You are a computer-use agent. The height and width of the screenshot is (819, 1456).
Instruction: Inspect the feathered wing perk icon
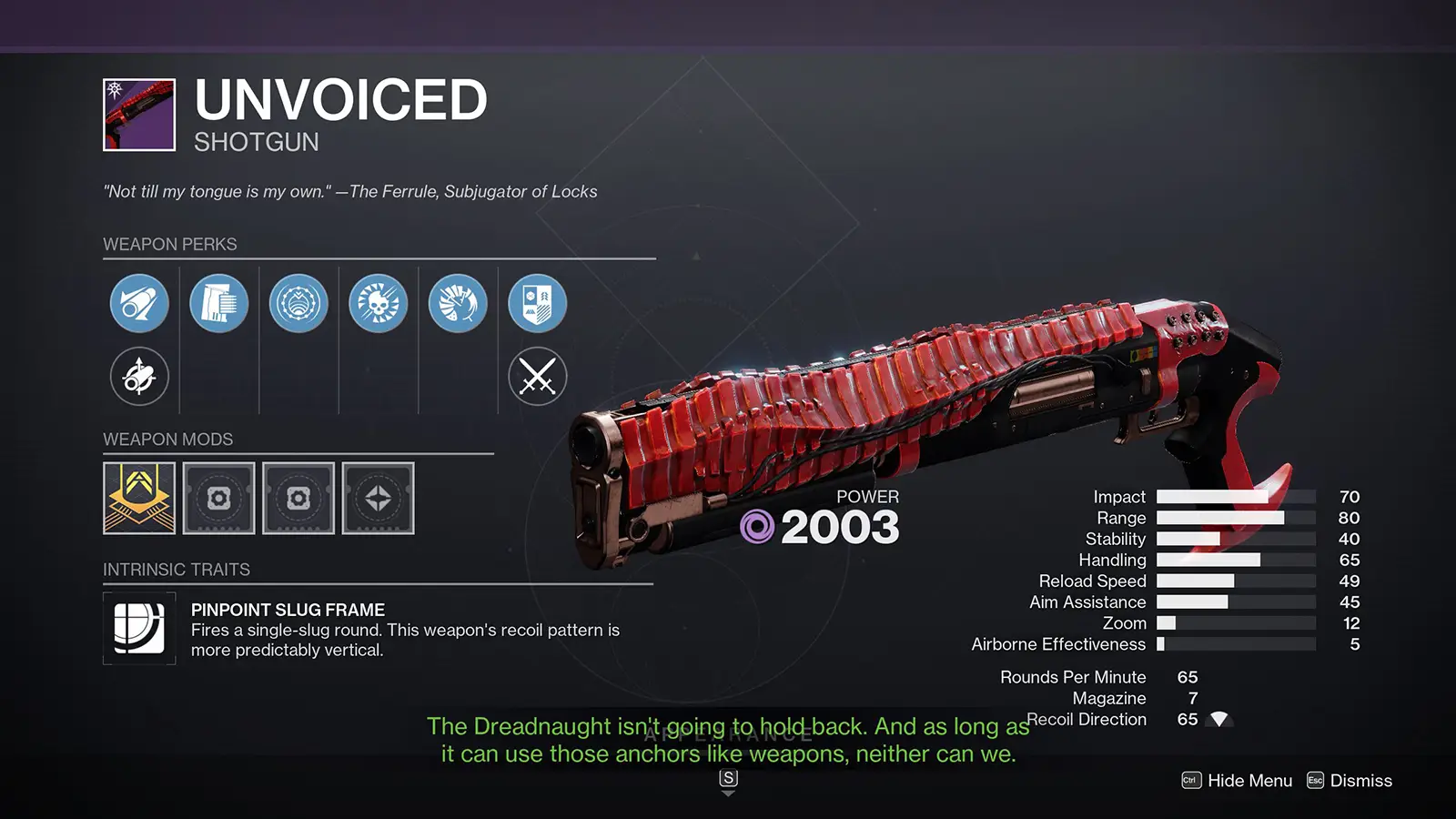(x=458, y=303)
